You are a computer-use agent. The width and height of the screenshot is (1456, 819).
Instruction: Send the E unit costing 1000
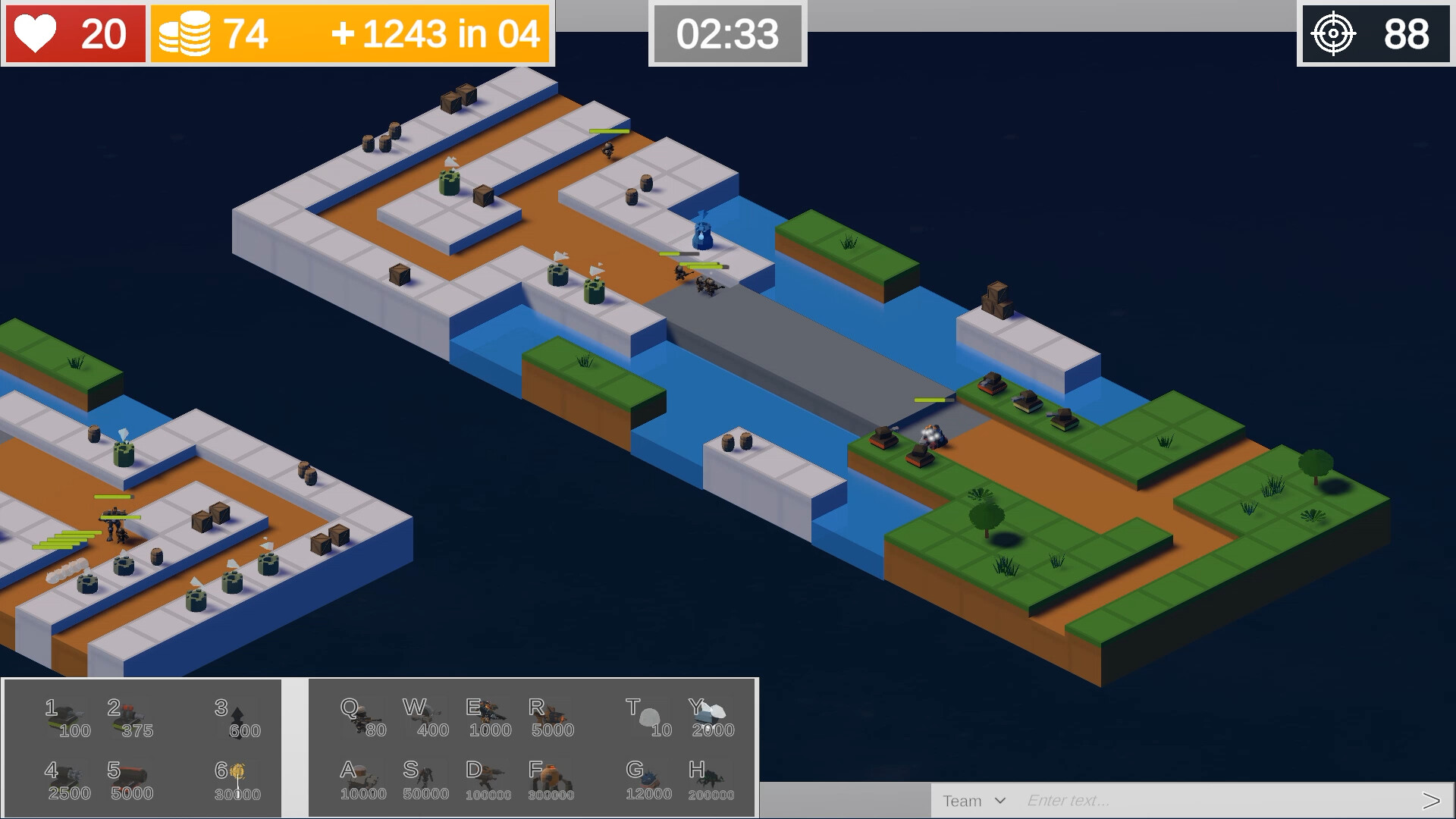(x=488, y=713)
